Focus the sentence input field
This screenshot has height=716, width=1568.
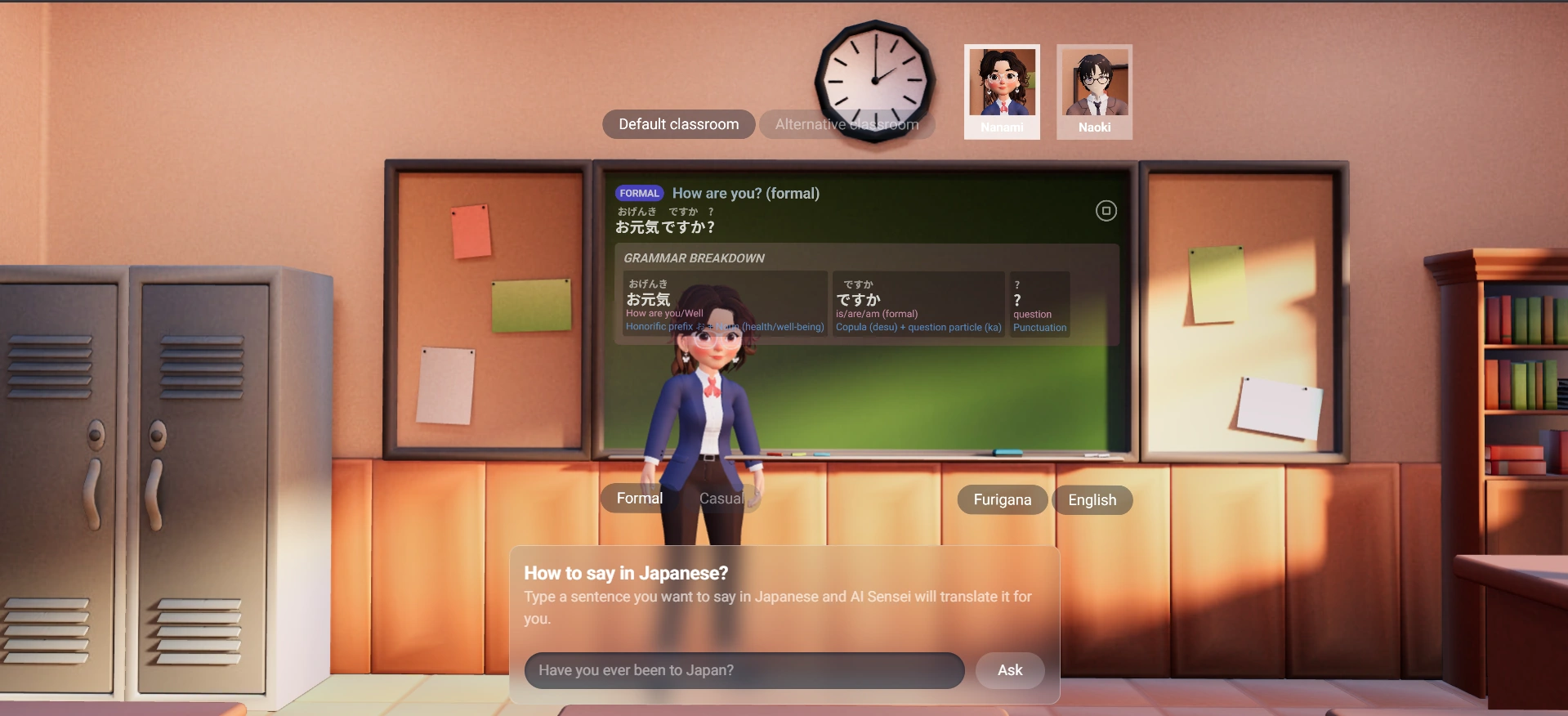coord(744,670)
